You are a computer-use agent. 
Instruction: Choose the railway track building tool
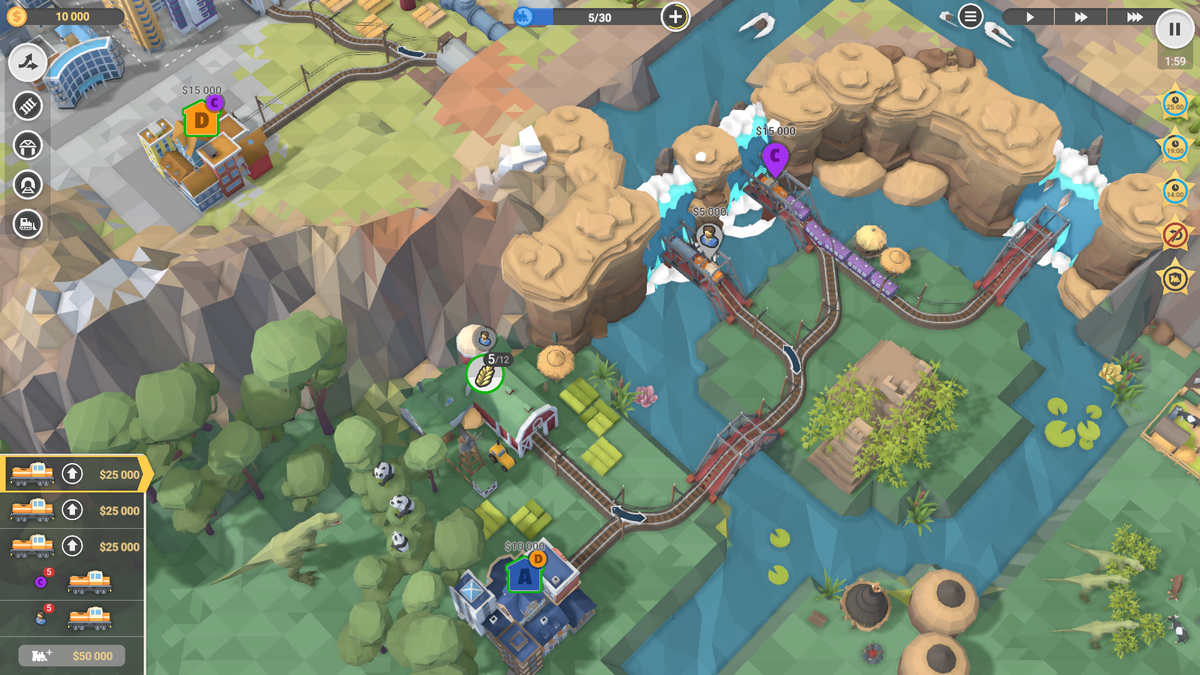[28, 105]
